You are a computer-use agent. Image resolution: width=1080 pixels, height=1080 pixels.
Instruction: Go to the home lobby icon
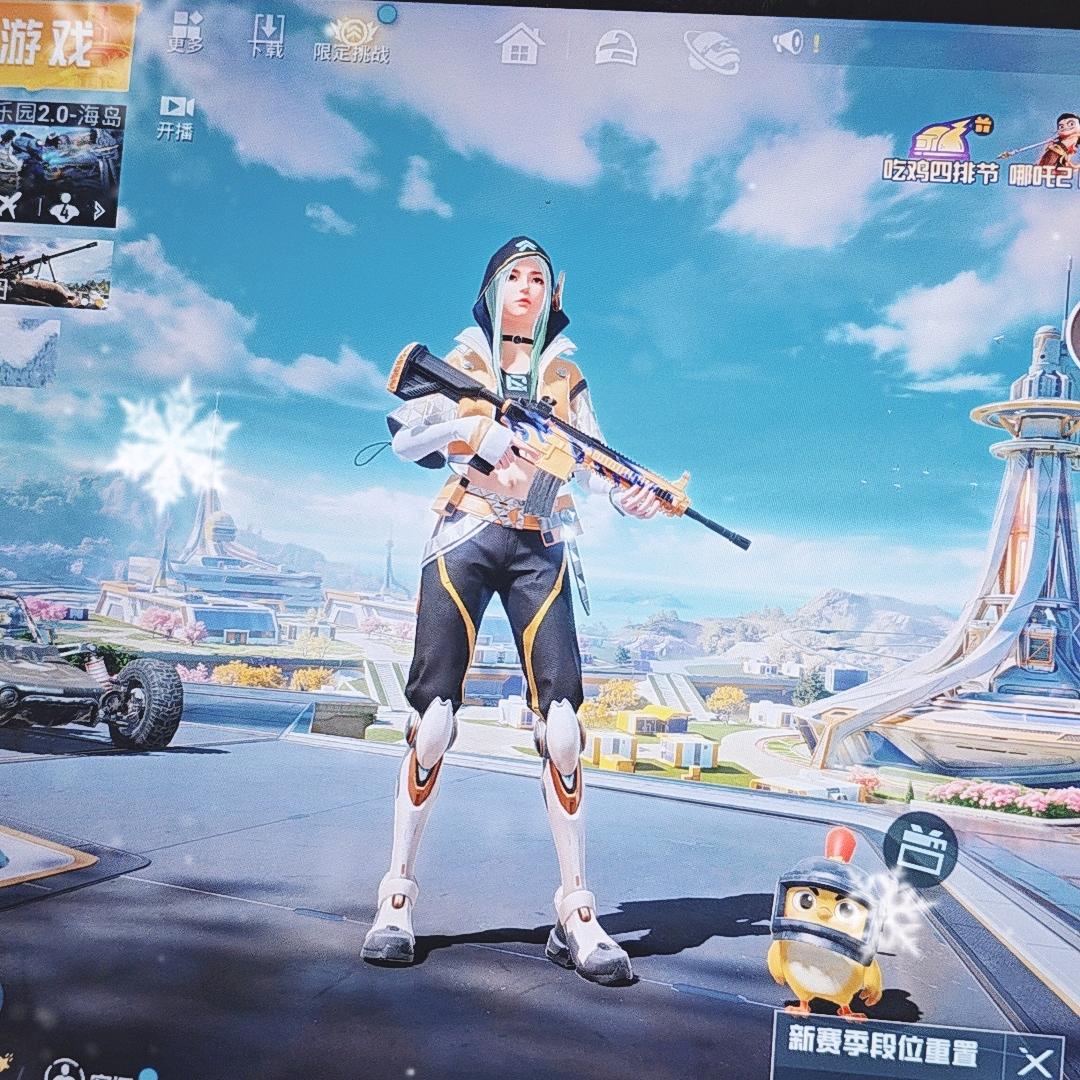point(520,44)
